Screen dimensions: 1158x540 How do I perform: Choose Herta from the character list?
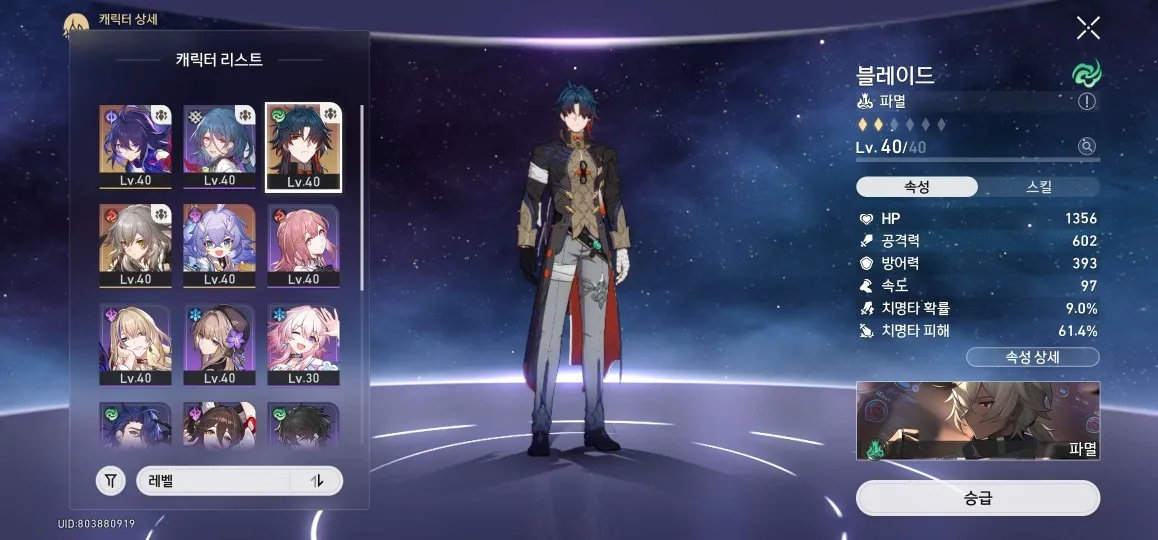pyautogui.click(x=219, y=345)
